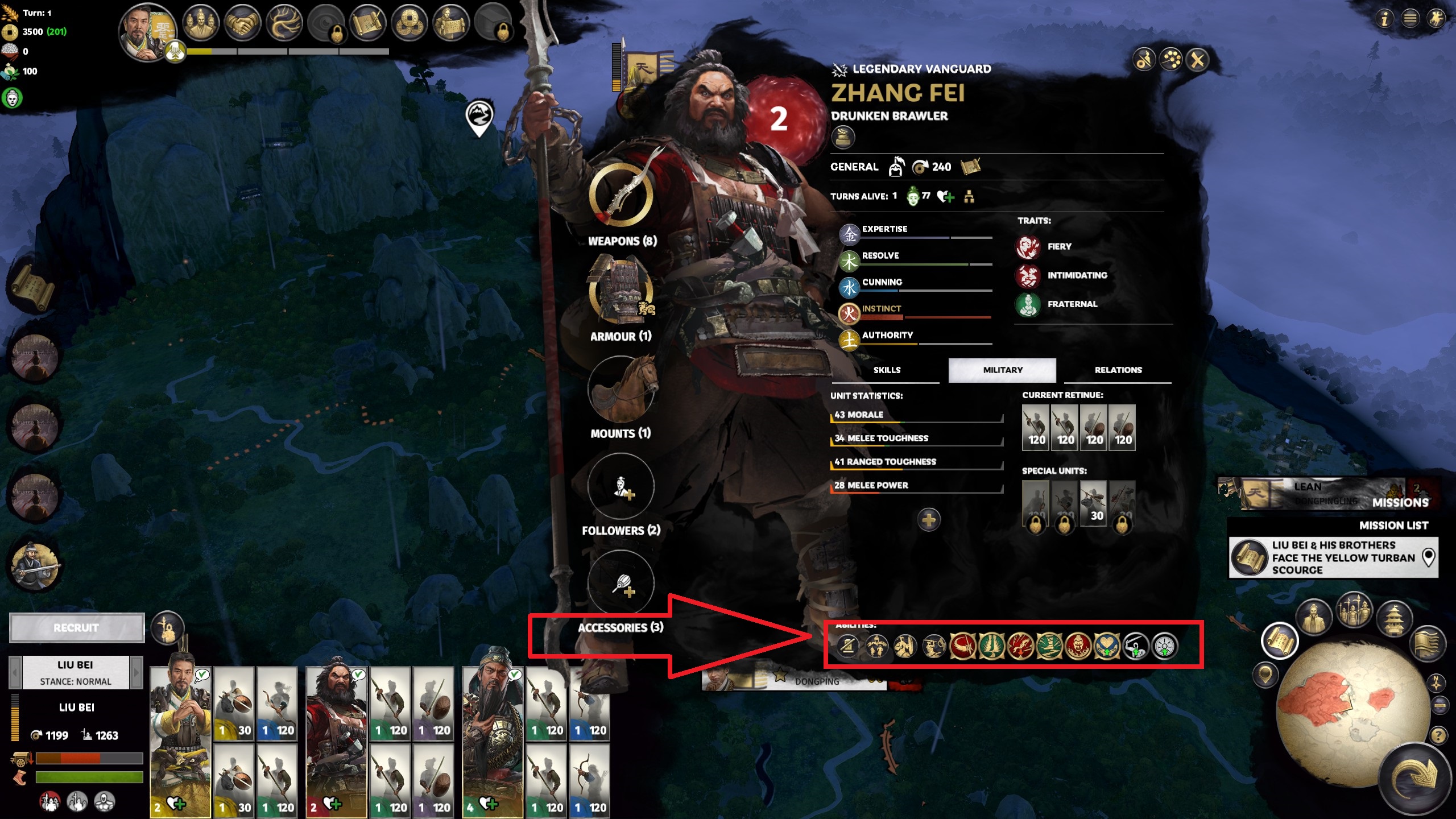Open the Relations tab
Viewport: 1456px width, 819px height.
(x=1118, y=370)
